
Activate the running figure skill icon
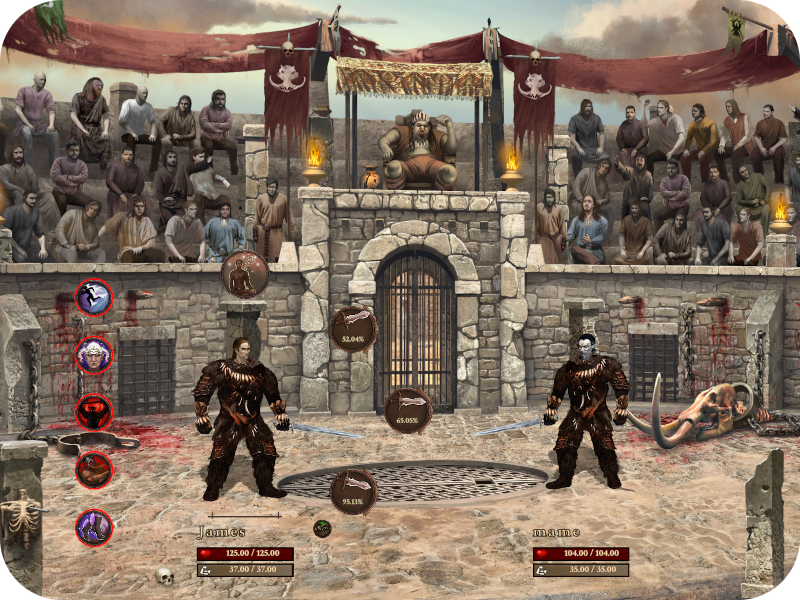pyautogui.click(x=94, y=297)
